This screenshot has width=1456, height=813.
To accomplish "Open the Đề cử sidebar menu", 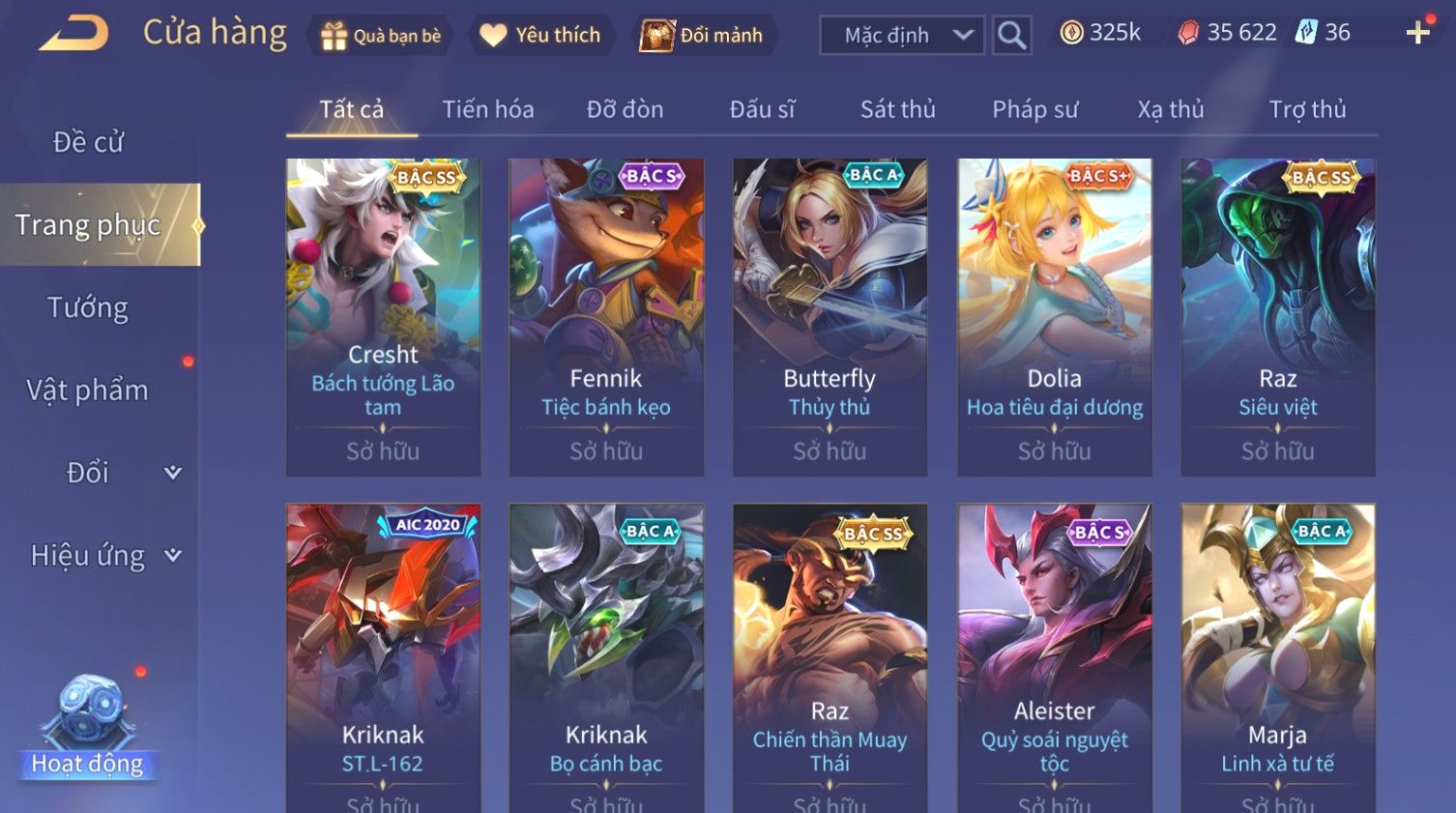I will coord(88,142).
